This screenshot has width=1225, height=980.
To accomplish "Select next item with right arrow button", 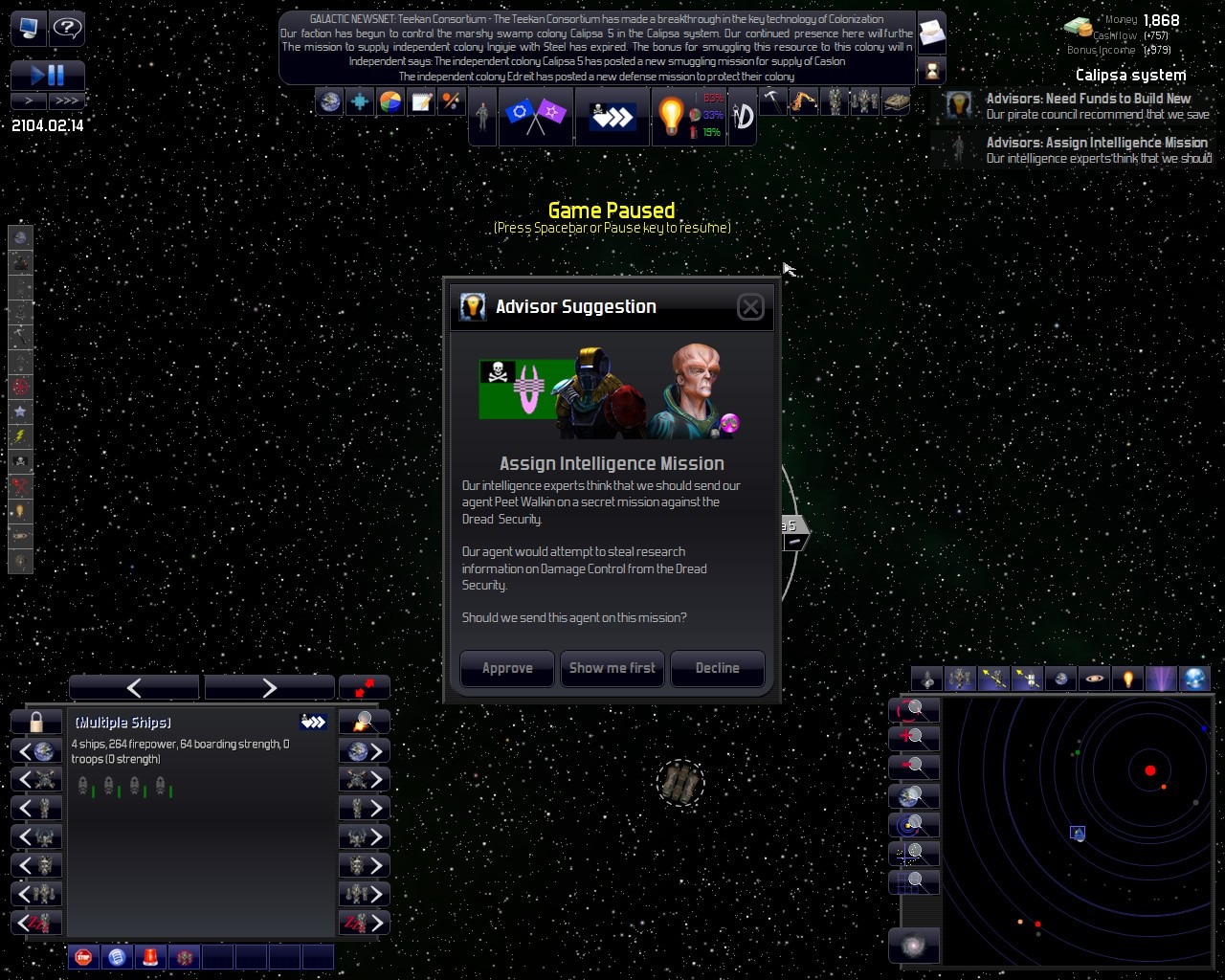I will click(269, 687).
